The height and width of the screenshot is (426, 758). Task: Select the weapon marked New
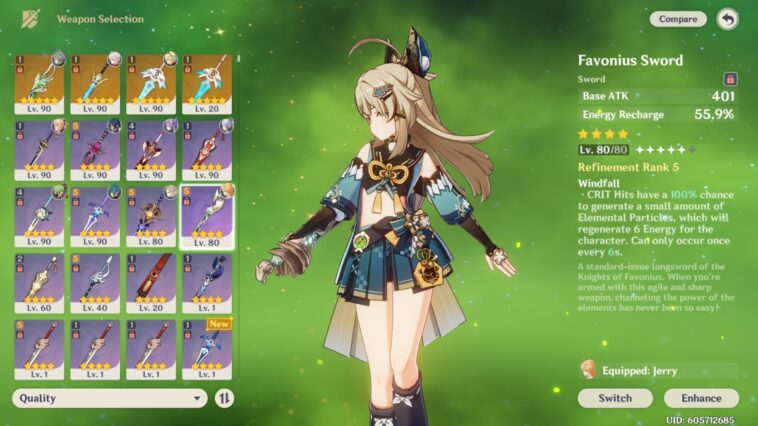click(x=207, y=349)
